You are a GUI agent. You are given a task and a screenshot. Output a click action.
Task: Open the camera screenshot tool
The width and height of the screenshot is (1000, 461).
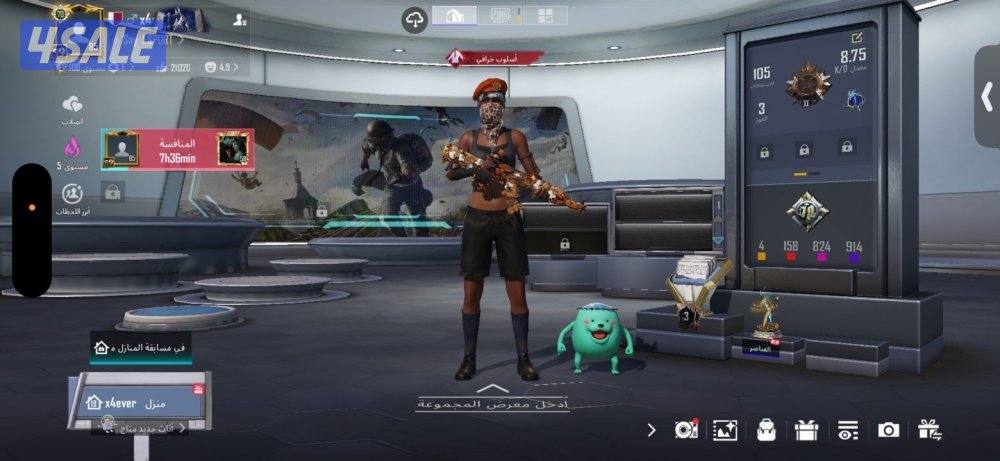click(887, 430)
